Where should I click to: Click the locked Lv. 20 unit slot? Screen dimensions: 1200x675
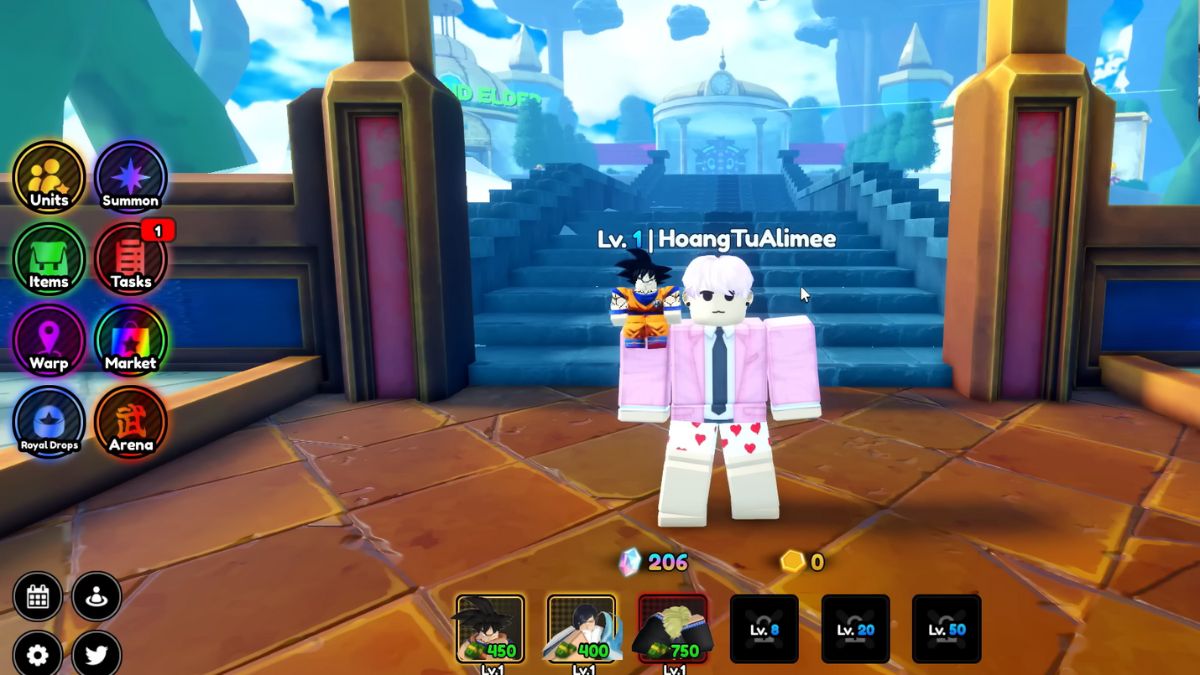coord(856,629)
